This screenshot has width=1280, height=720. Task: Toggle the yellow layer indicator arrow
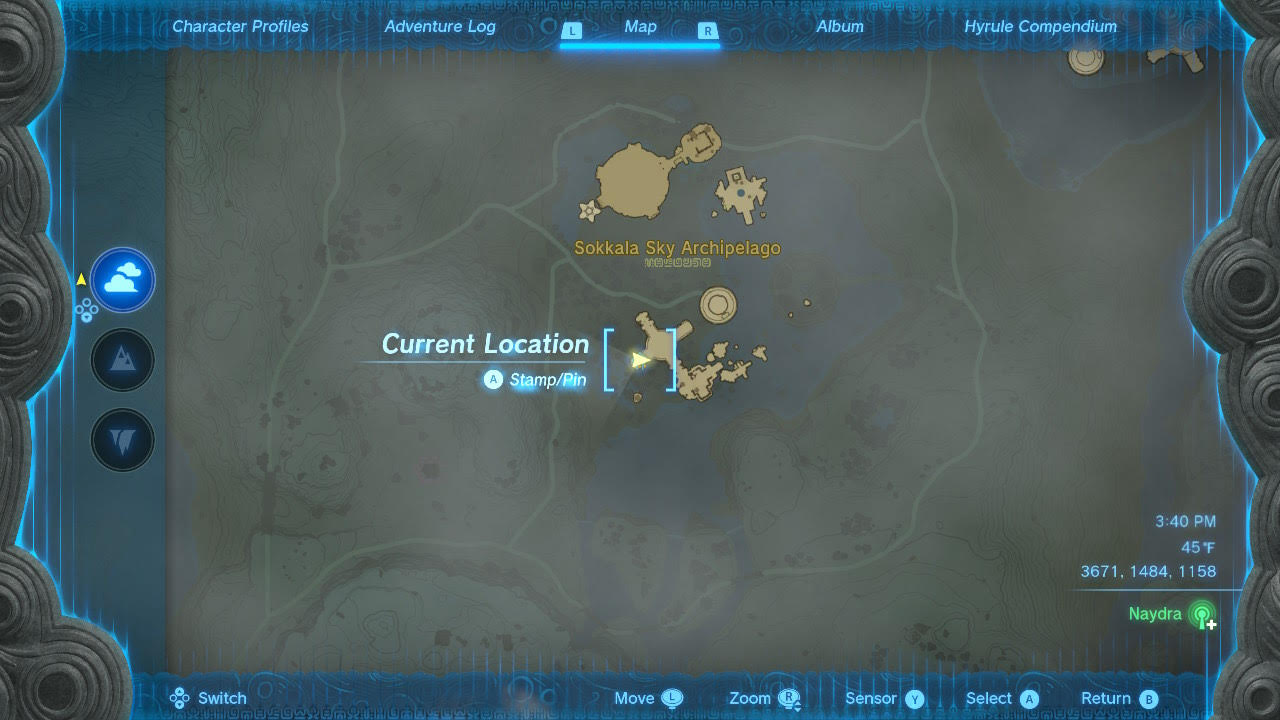pos(80,280)
